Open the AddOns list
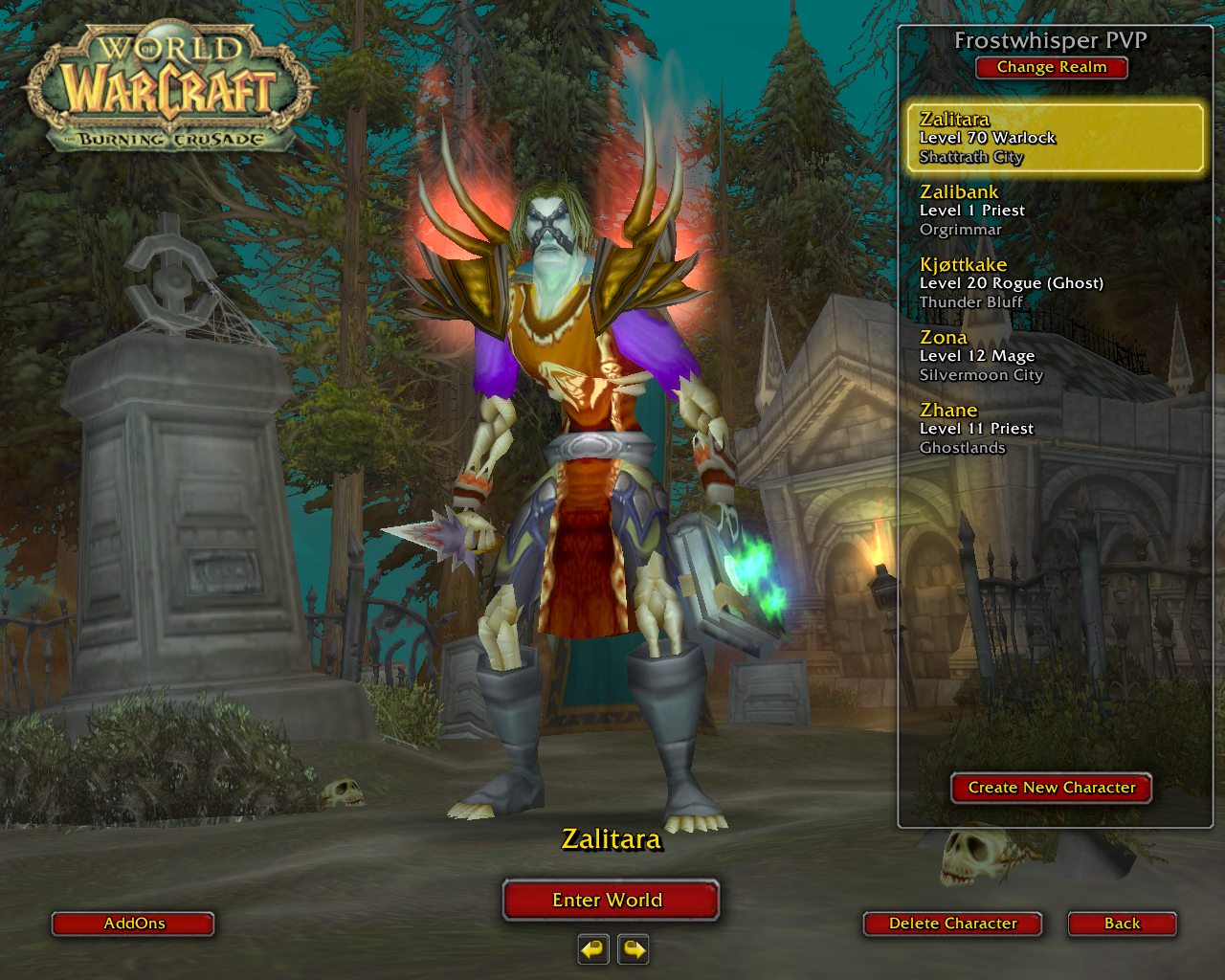 pos(133,924)
